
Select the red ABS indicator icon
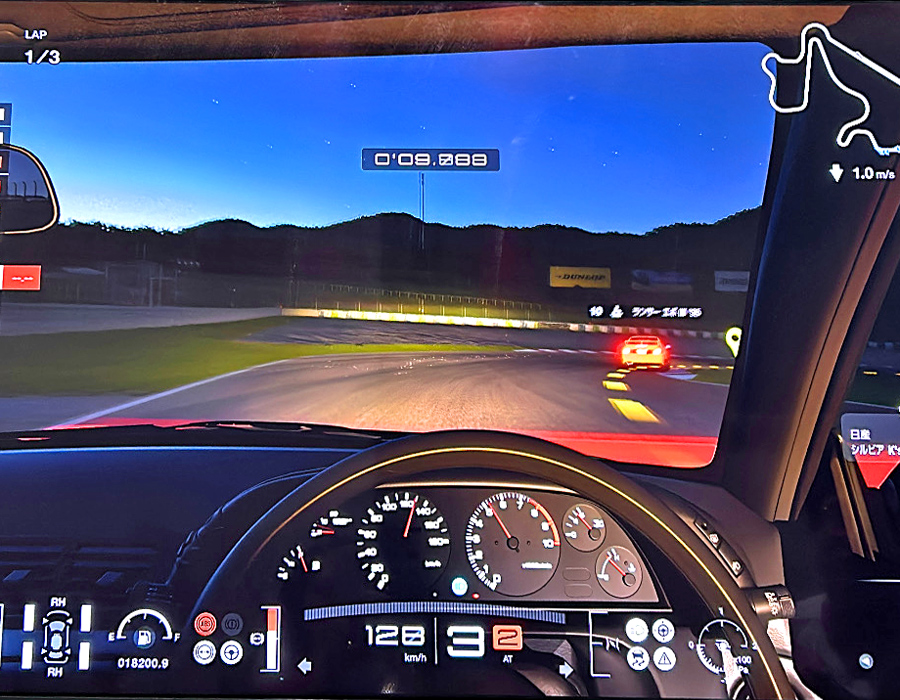tap(204, 625)
